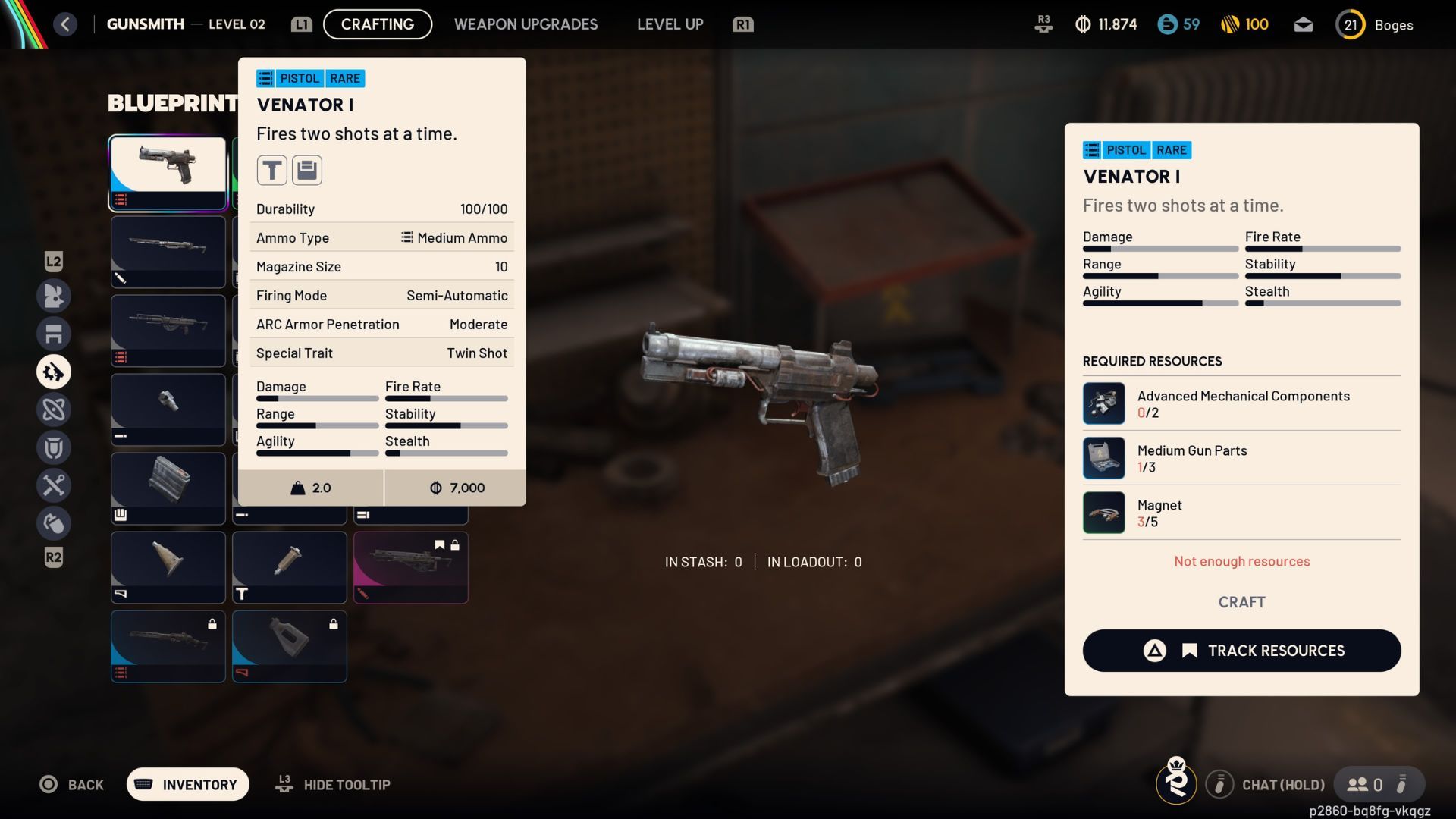Open the workbench station icon

(54, 334)
